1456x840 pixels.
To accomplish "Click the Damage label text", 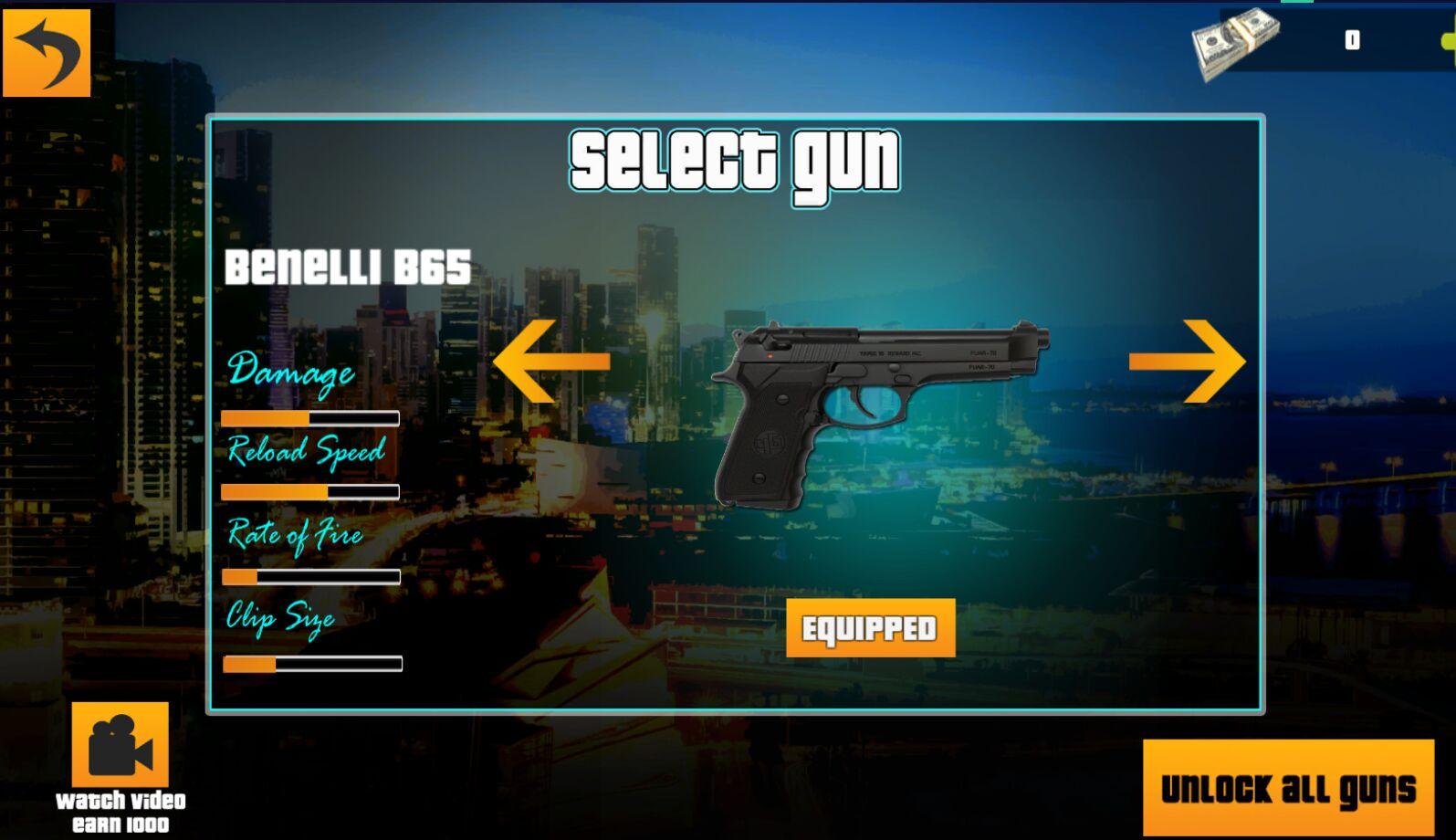I will pyautogui.click(x=292, y=373).
